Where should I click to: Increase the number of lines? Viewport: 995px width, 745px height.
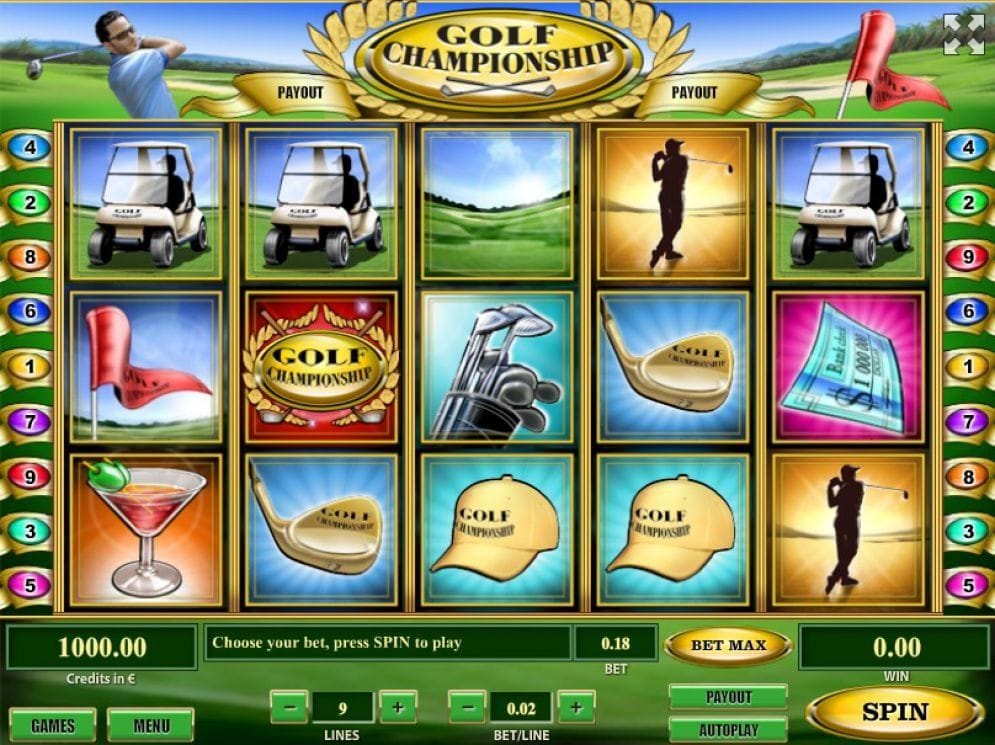point(397,708)
